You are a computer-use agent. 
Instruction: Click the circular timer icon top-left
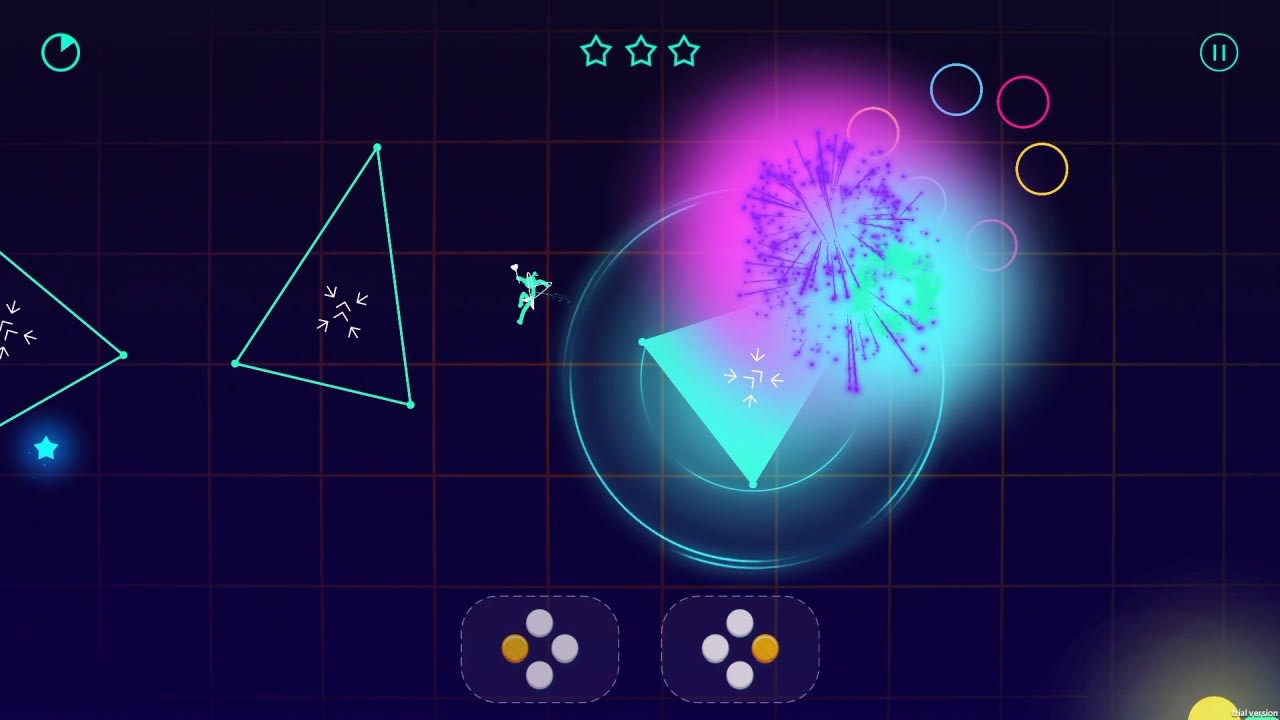click(60, 53)
